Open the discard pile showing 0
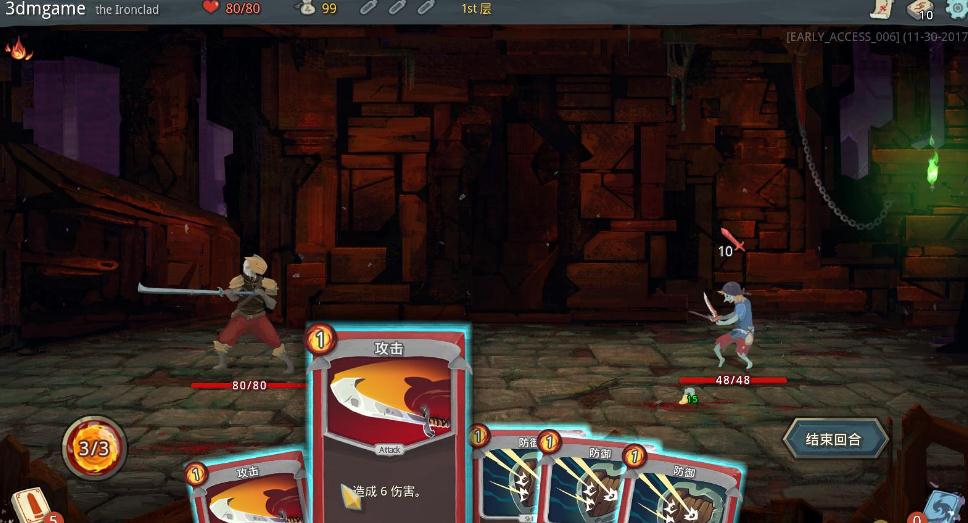968x523 pixels. coord(940,506)
